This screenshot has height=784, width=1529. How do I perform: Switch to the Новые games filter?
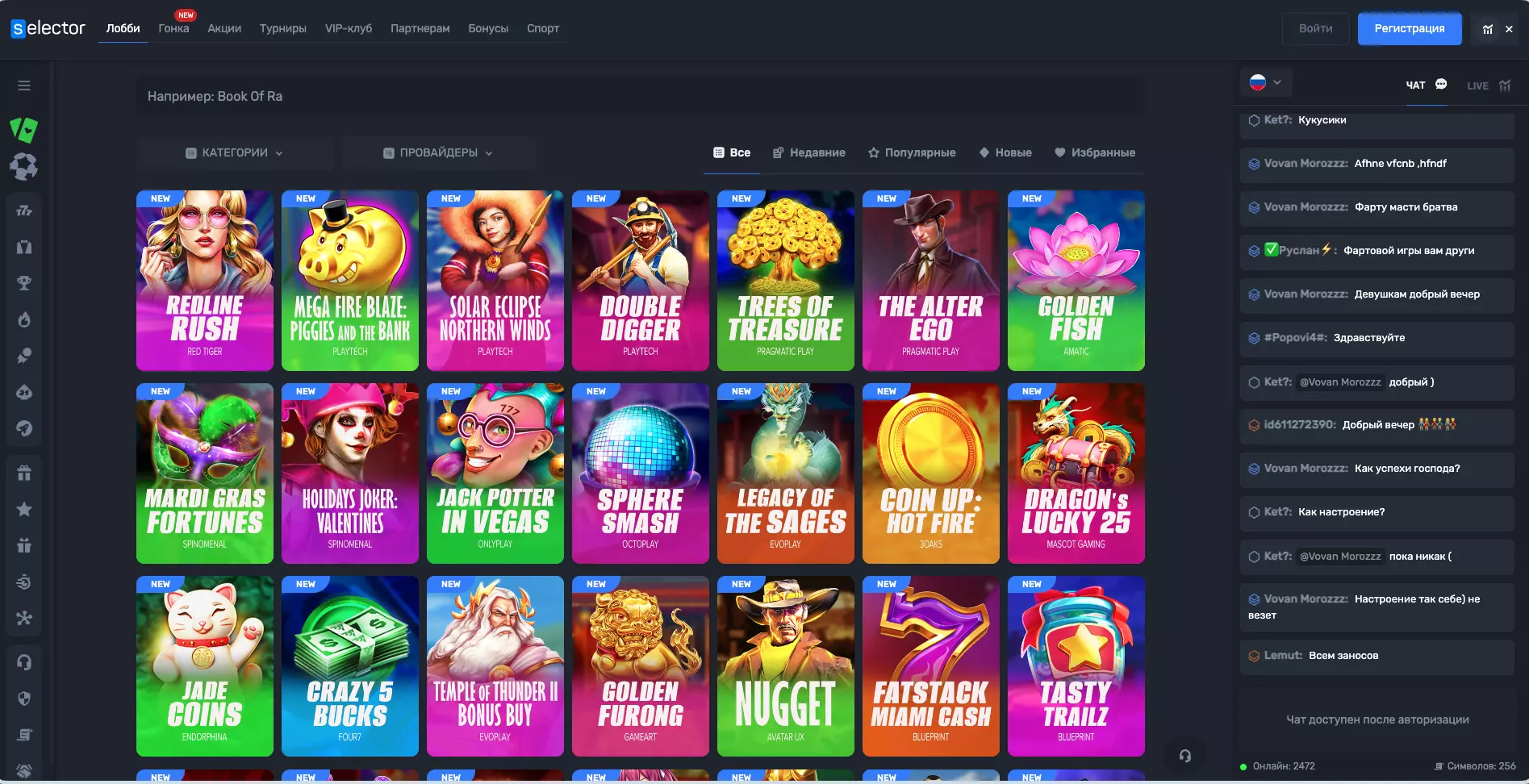point(1005,152)
